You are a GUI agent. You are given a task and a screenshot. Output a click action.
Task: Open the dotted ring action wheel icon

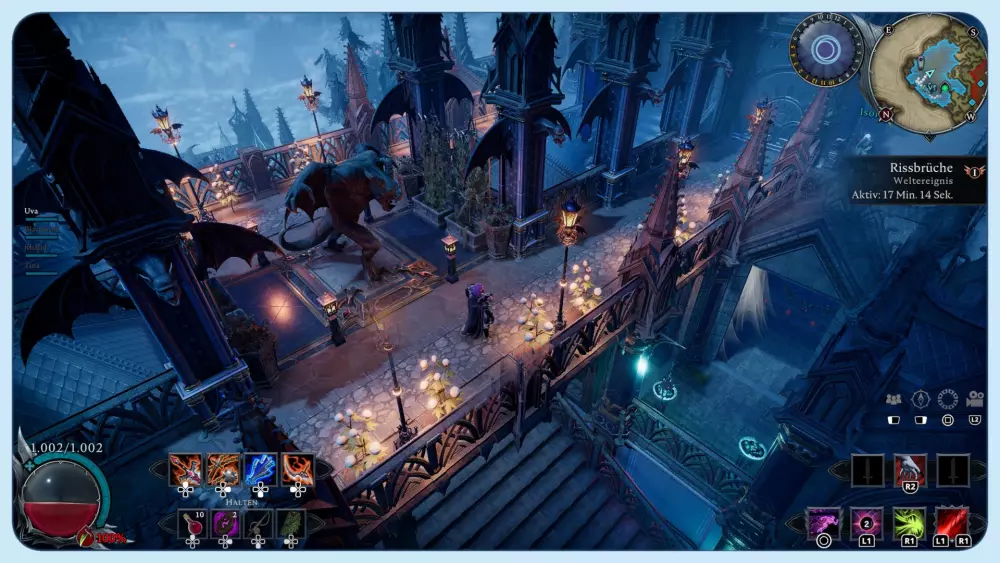point(947,399)
